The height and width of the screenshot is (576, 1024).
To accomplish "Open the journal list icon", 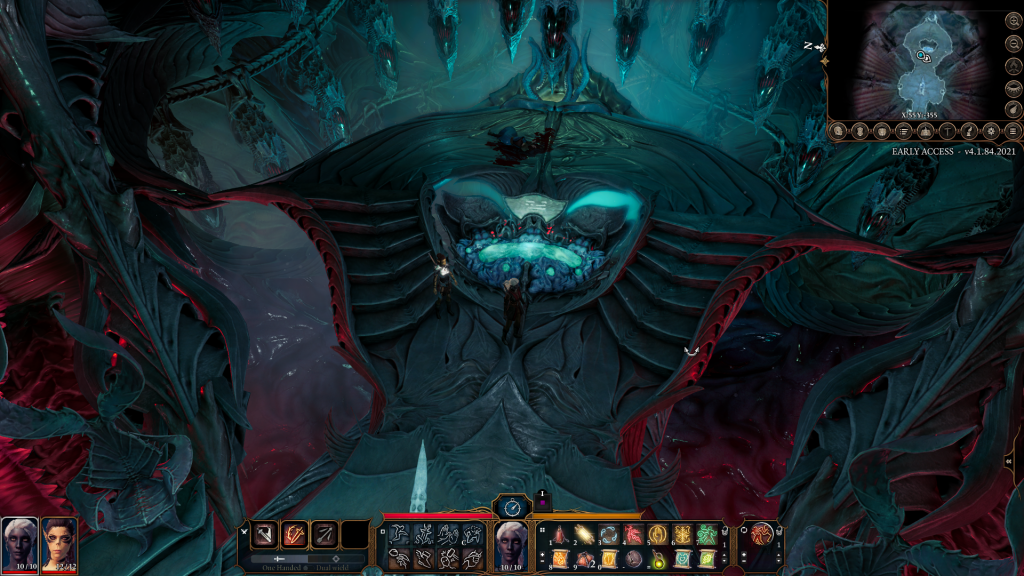I will point(903,131).
